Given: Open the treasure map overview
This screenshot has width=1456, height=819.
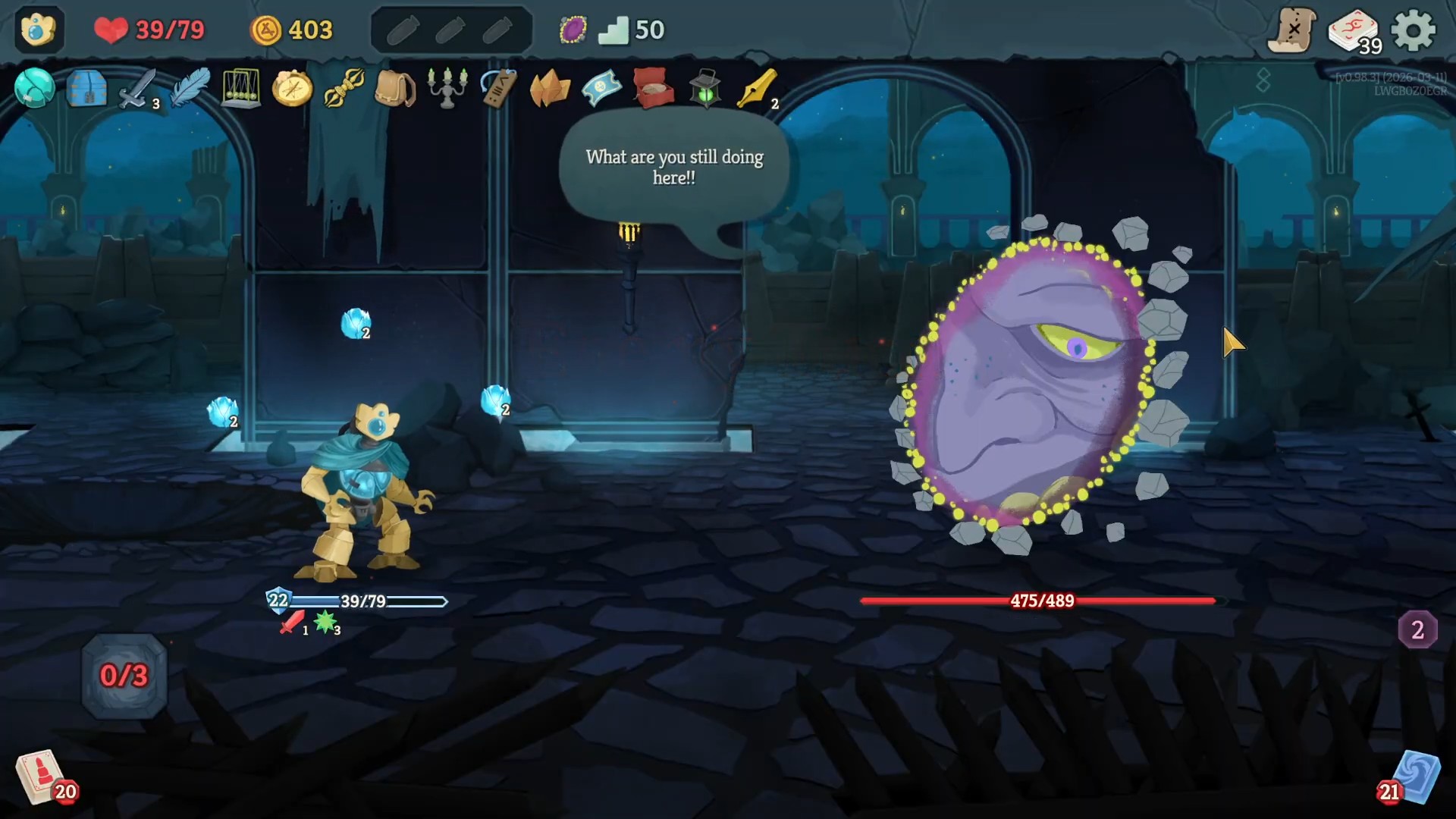Looking at the screenshot, I should (1293, 30).
